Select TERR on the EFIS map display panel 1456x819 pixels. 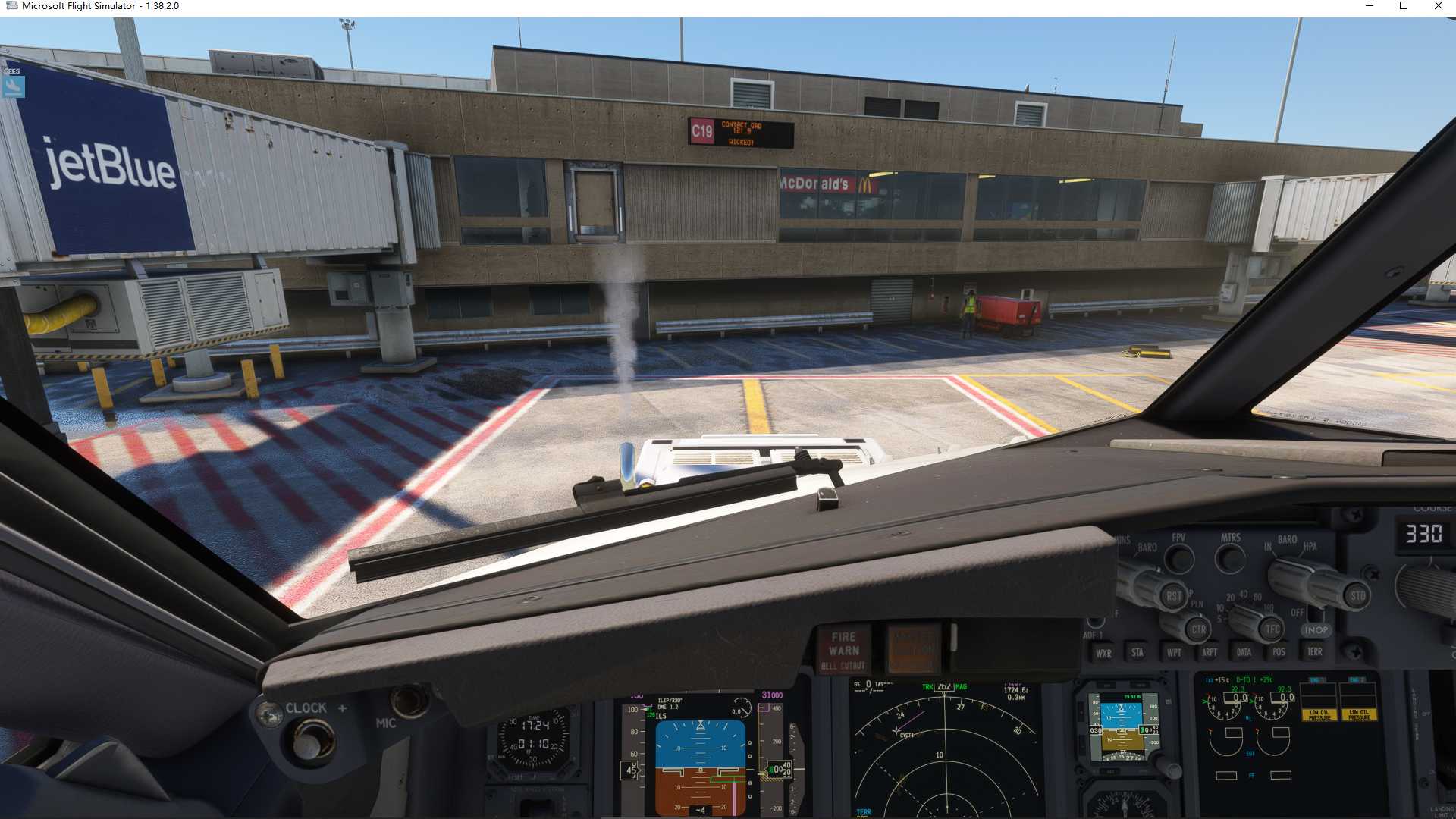[x=1315, y=652]
